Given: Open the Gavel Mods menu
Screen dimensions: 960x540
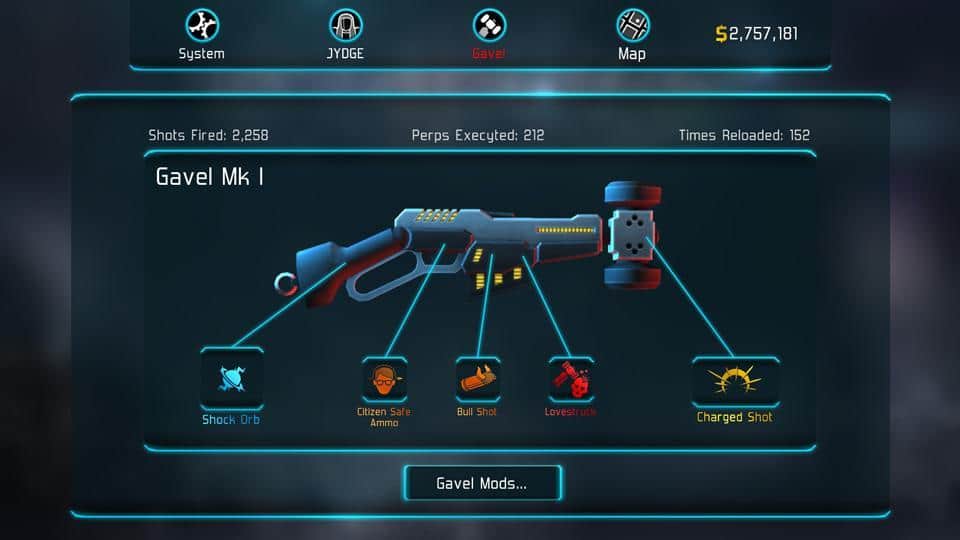Looking at the screenshot, I should [482, 483].
